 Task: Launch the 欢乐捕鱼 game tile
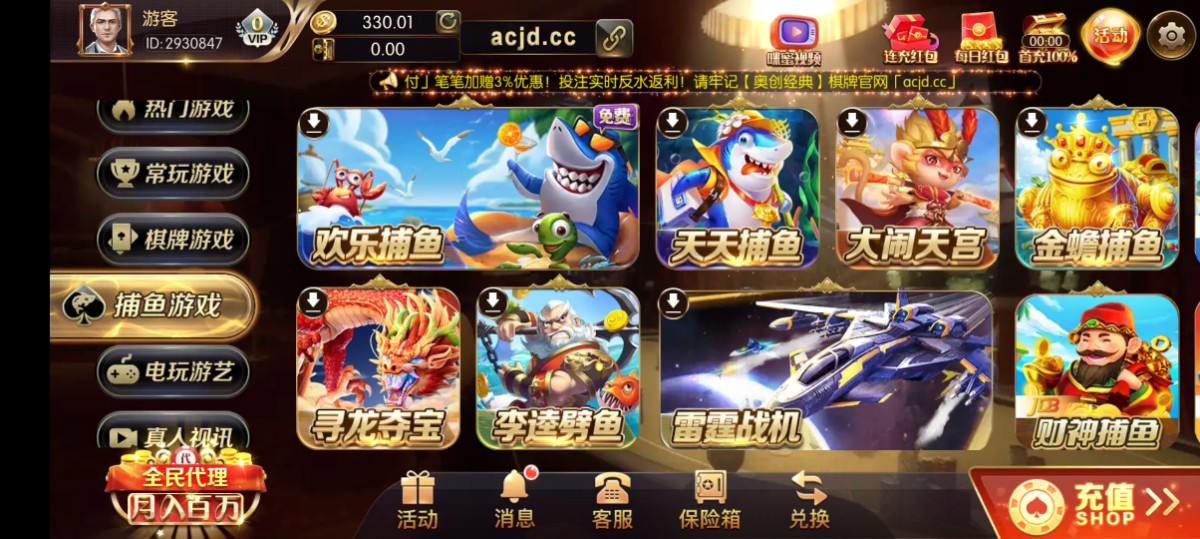468,189
